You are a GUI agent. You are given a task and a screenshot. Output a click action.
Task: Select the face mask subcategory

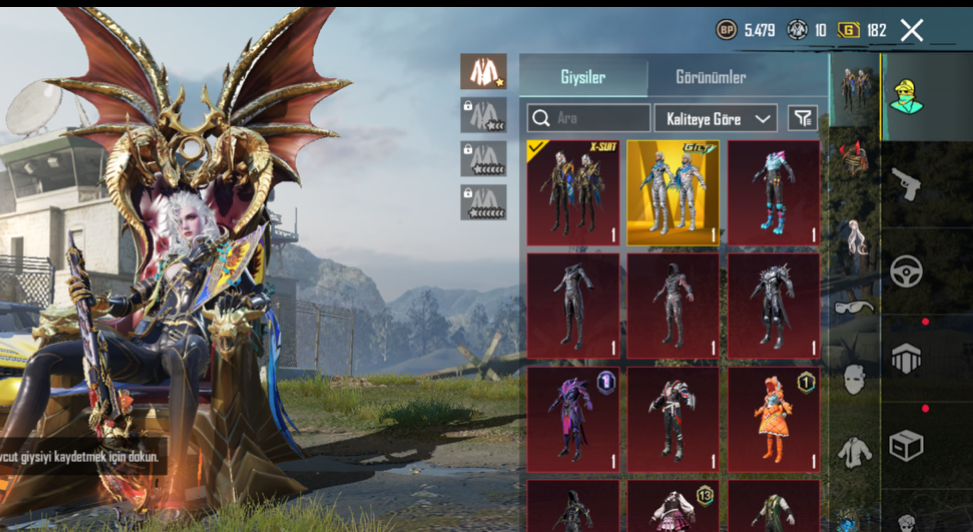(853, 379)
